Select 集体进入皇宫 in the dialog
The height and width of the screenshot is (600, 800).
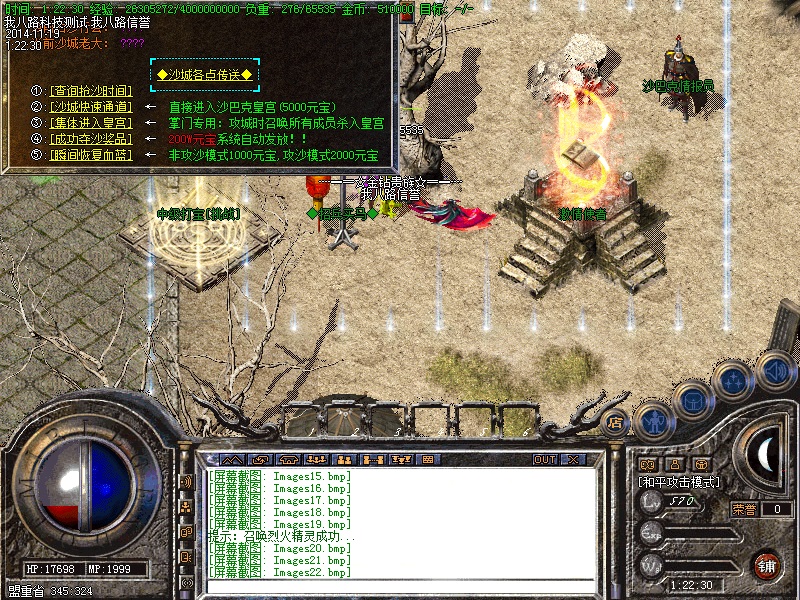[x=91, y=122]
